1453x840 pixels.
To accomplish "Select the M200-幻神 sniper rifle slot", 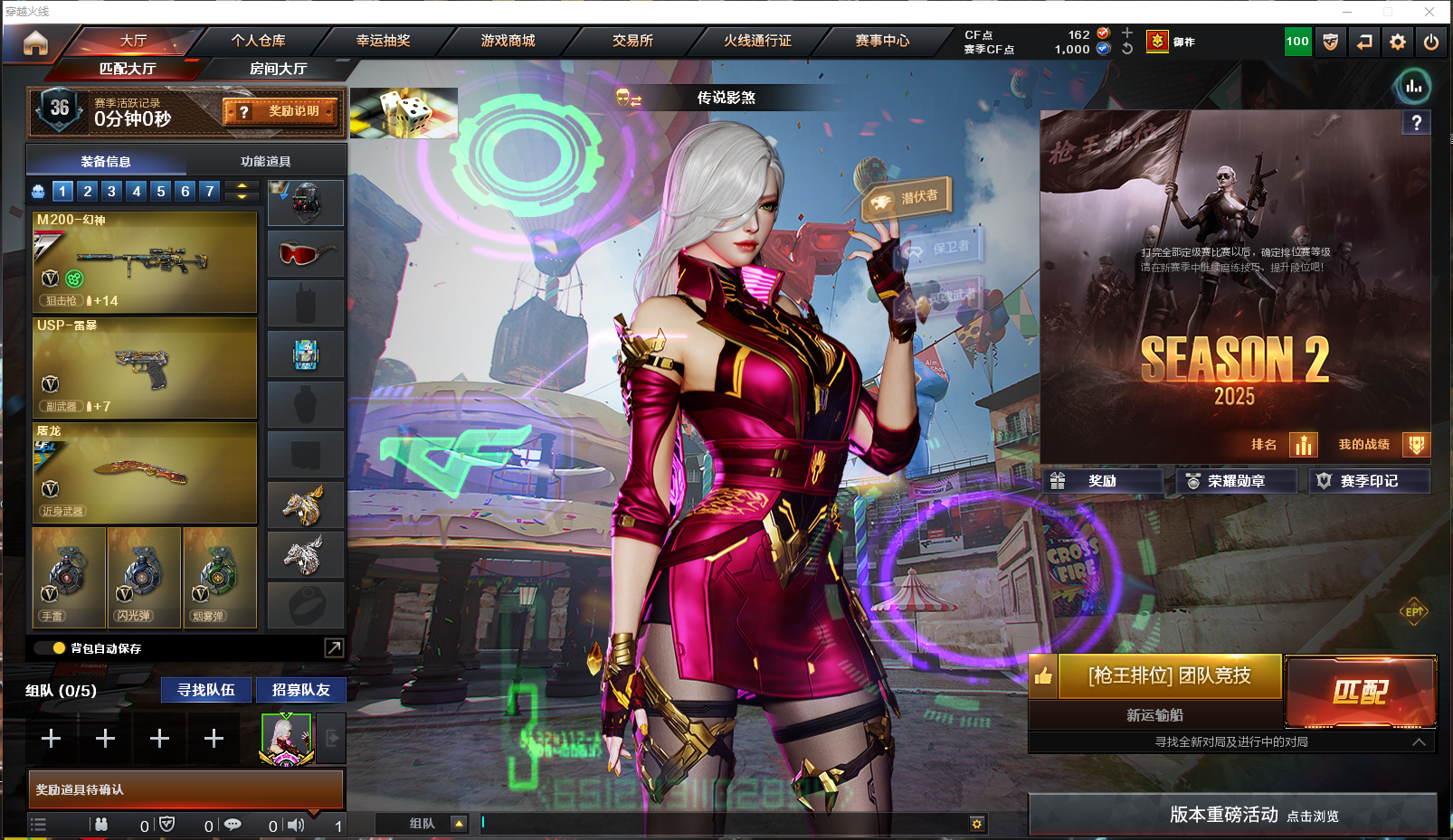I will tap(145, 262).
